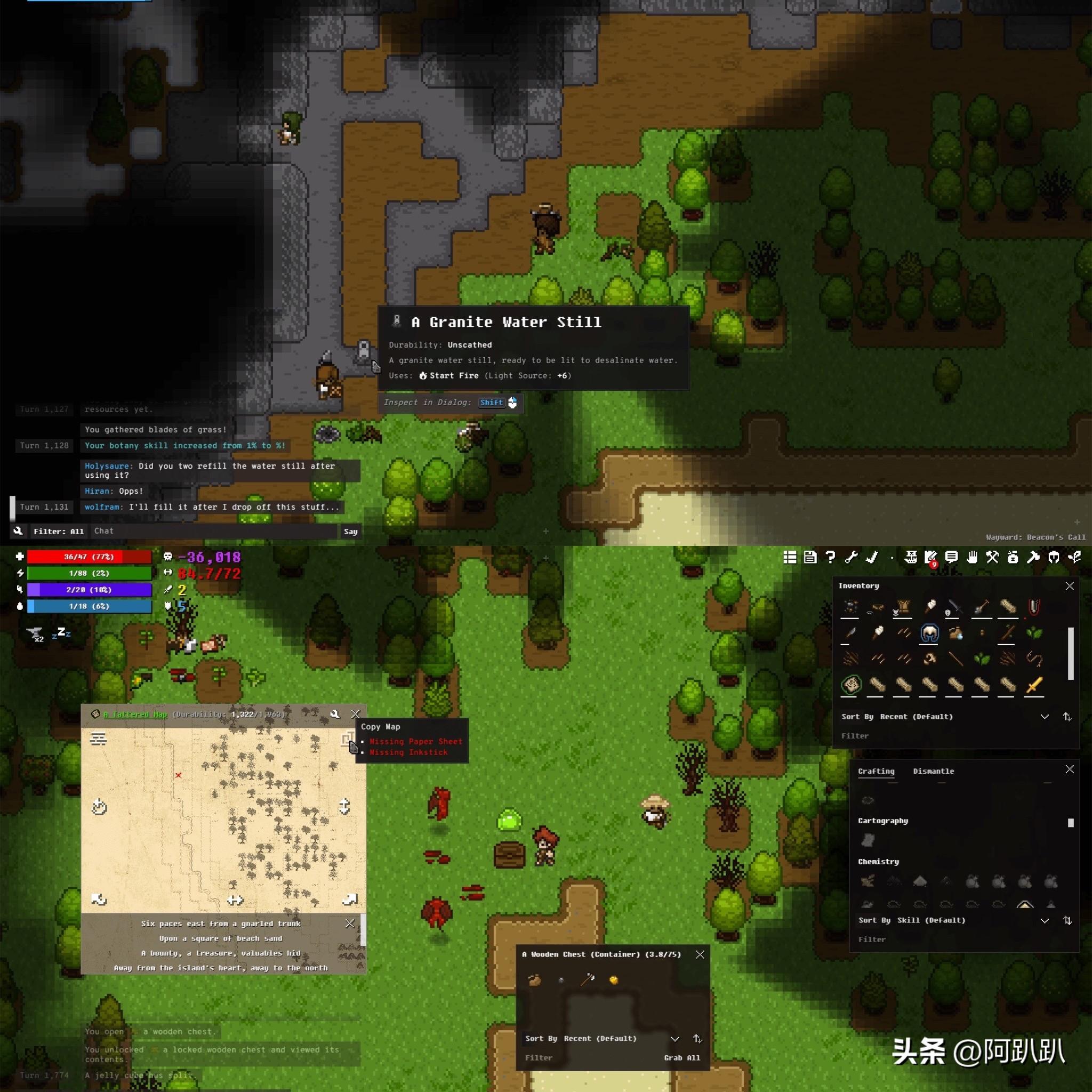Click the Copy Map button on map
This screenshot has width=1092, height=1092.
pyautogui.click(x=348, y=740)
